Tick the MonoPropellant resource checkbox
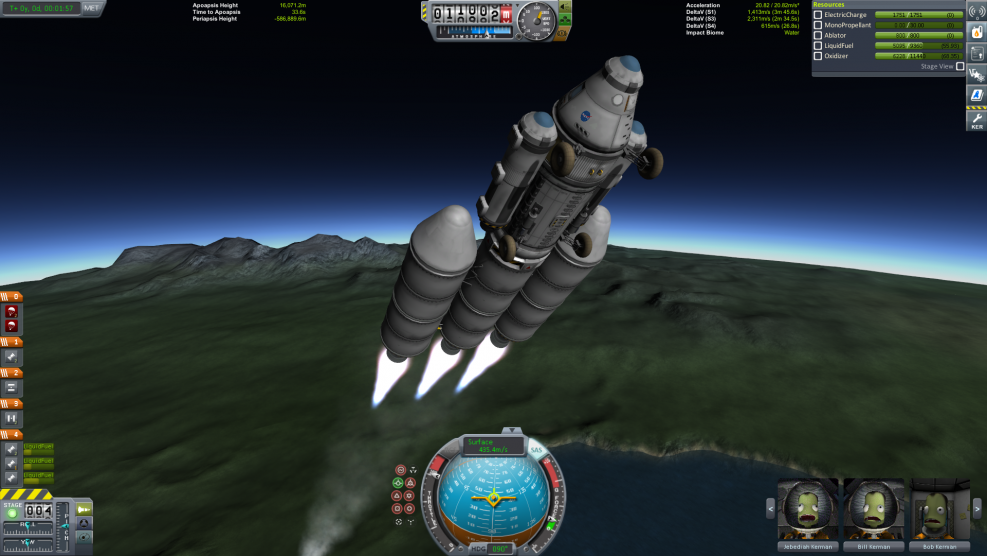The image size is (987, 556). [818, 25]
